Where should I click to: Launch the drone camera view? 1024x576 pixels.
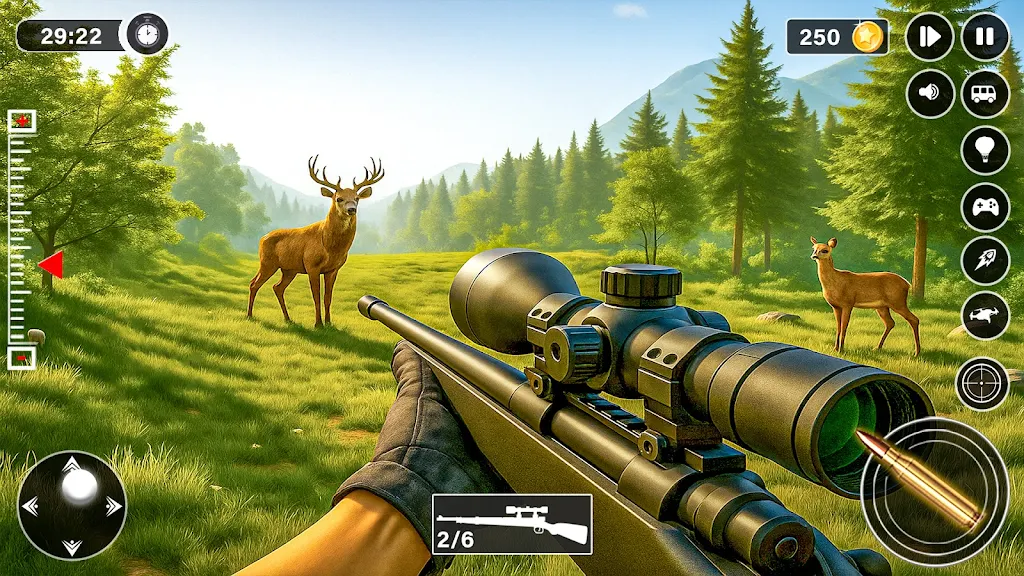985,316
